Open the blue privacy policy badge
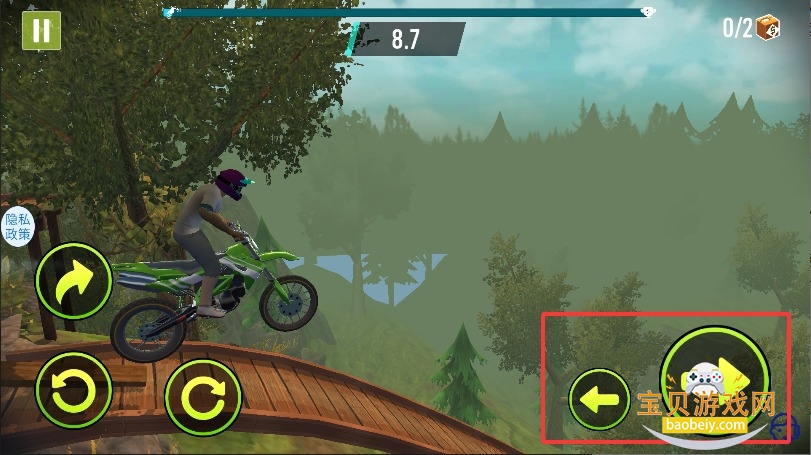811x455 pixels. [x=18, y=228]
